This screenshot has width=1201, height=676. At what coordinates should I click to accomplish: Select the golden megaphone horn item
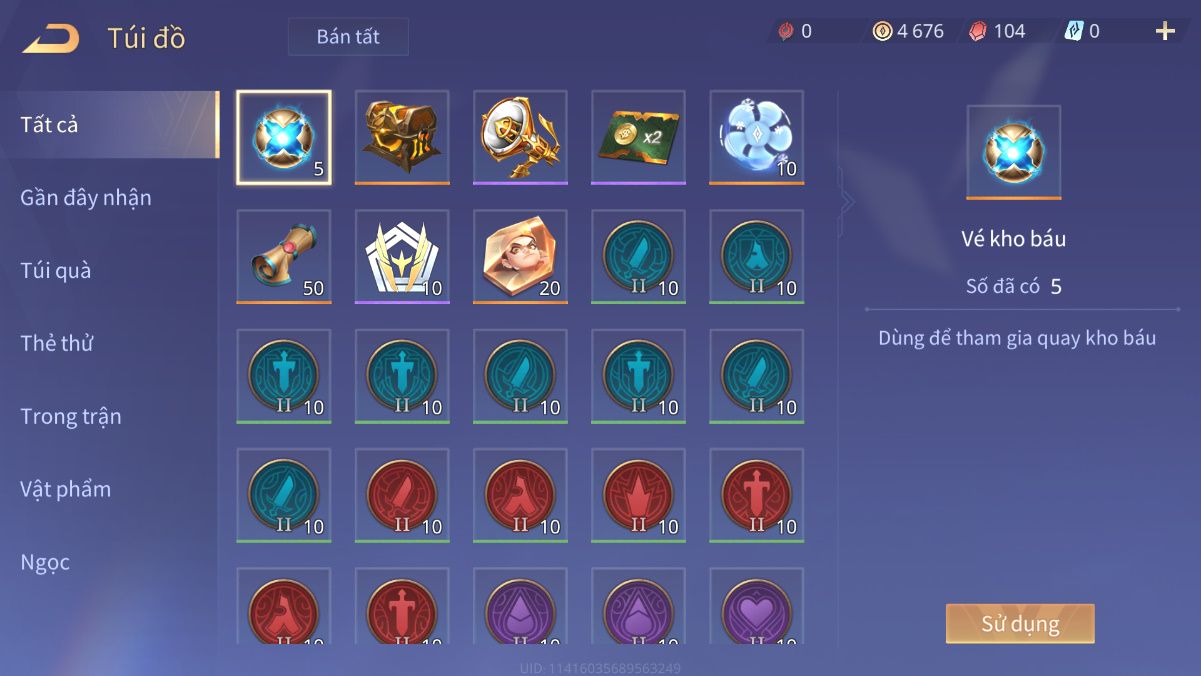520,137
